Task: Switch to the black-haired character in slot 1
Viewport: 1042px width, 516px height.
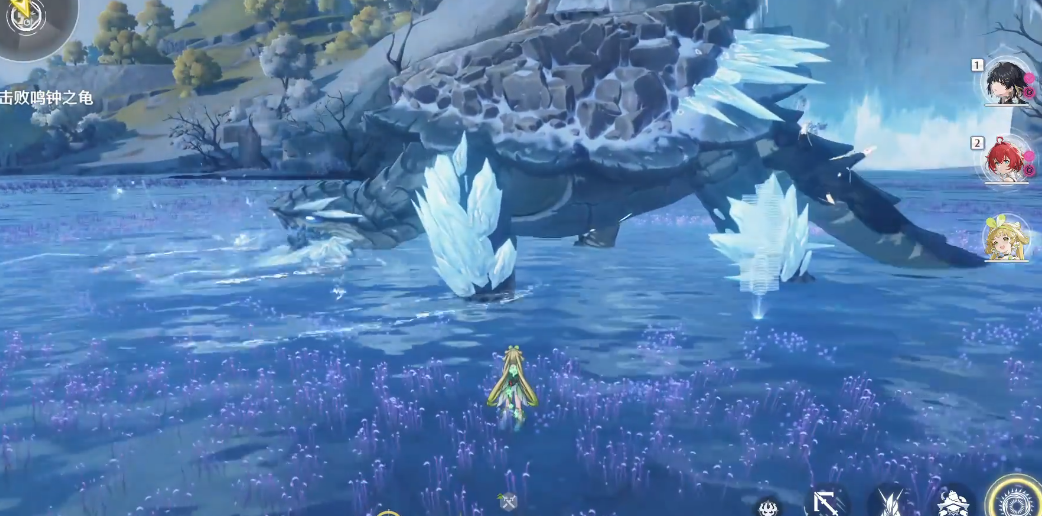Action: [1006, 80]
